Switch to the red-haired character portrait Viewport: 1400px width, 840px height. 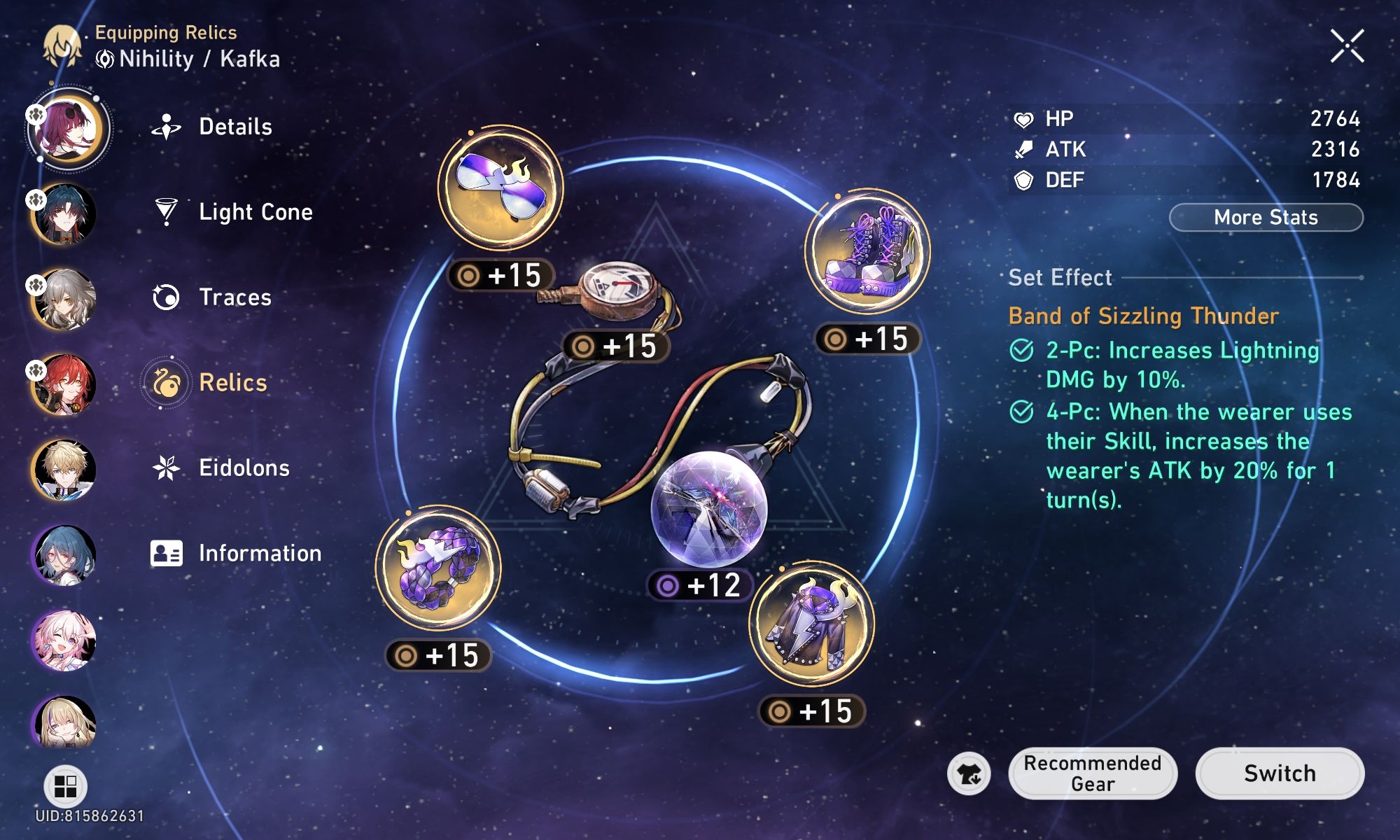pos(64,384)
